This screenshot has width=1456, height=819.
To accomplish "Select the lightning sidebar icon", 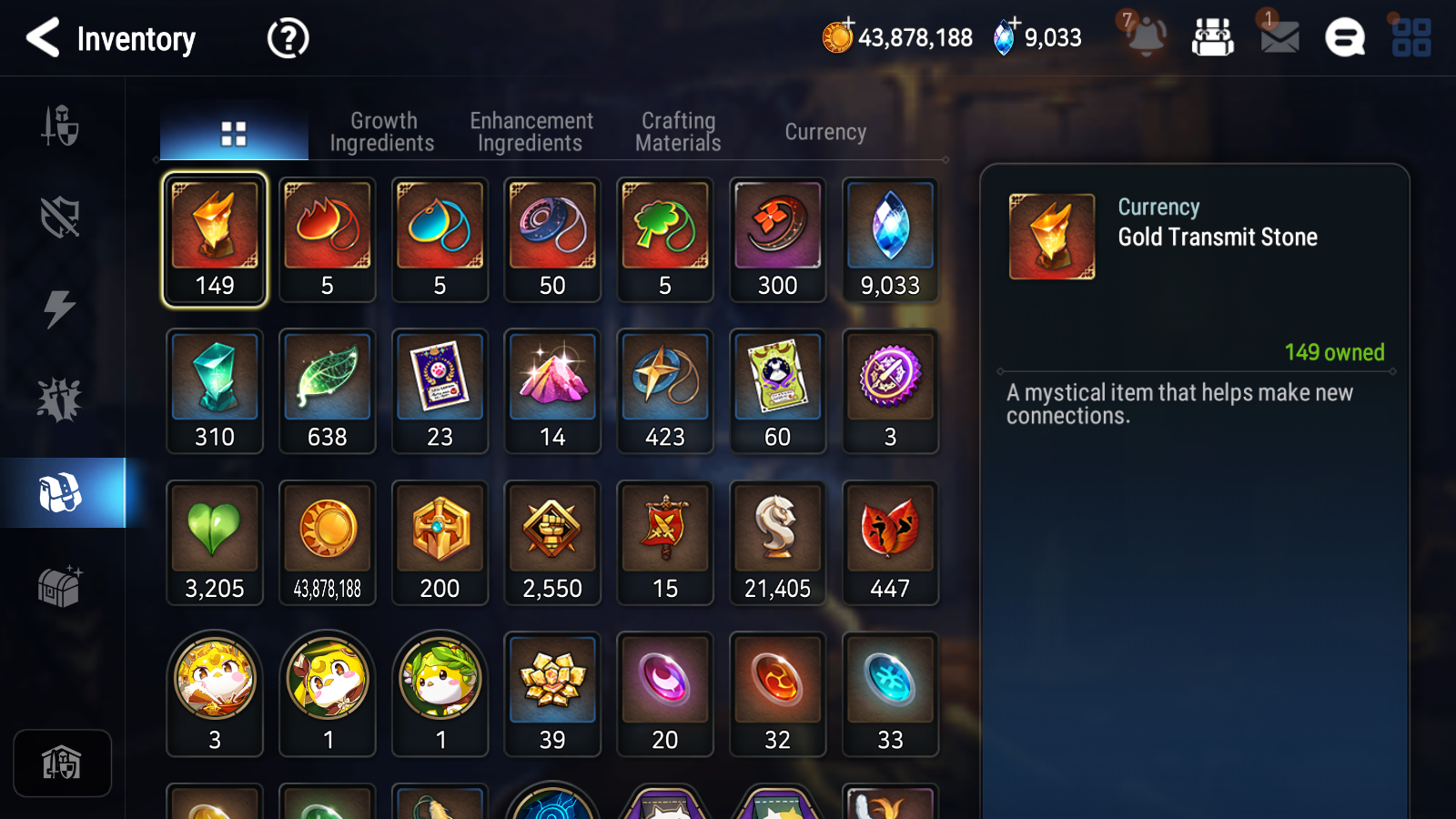I will [x=60, y=309].
